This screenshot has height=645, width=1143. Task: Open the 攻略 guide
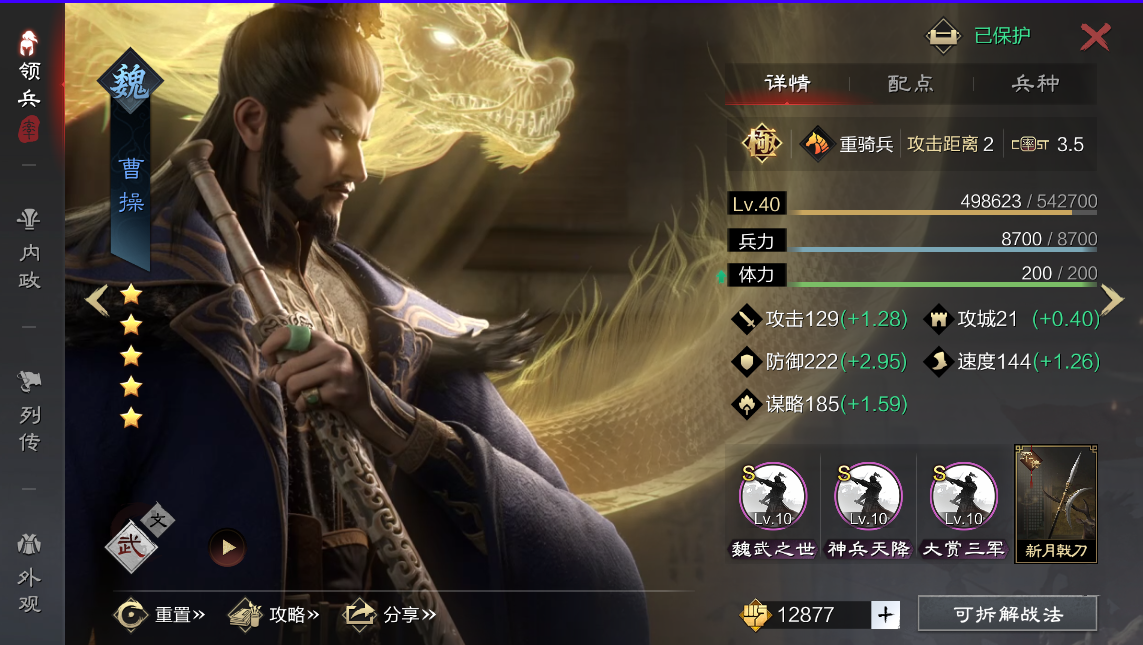click(274, 614)
